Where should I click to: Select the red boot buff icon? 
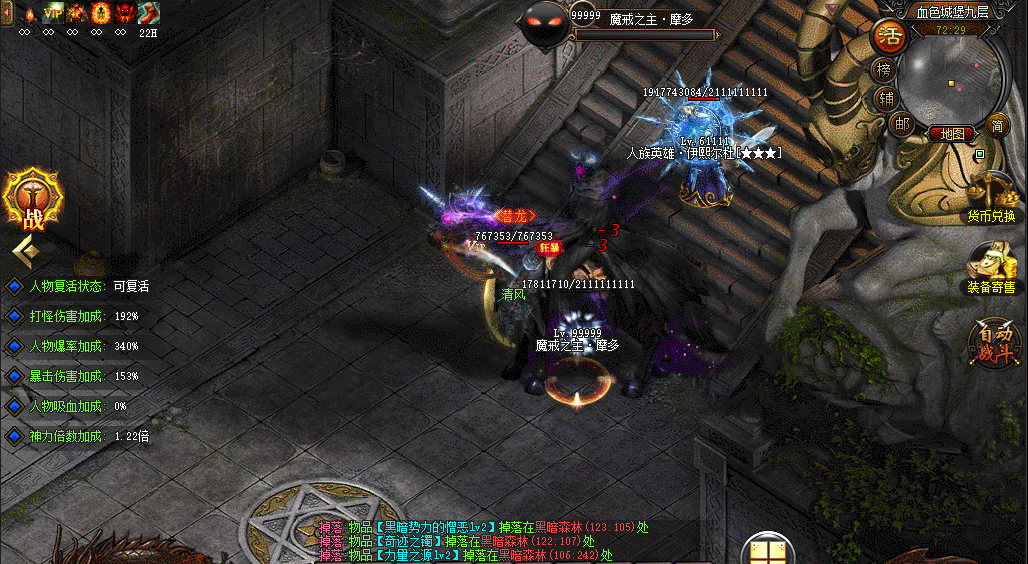[149, 14]
